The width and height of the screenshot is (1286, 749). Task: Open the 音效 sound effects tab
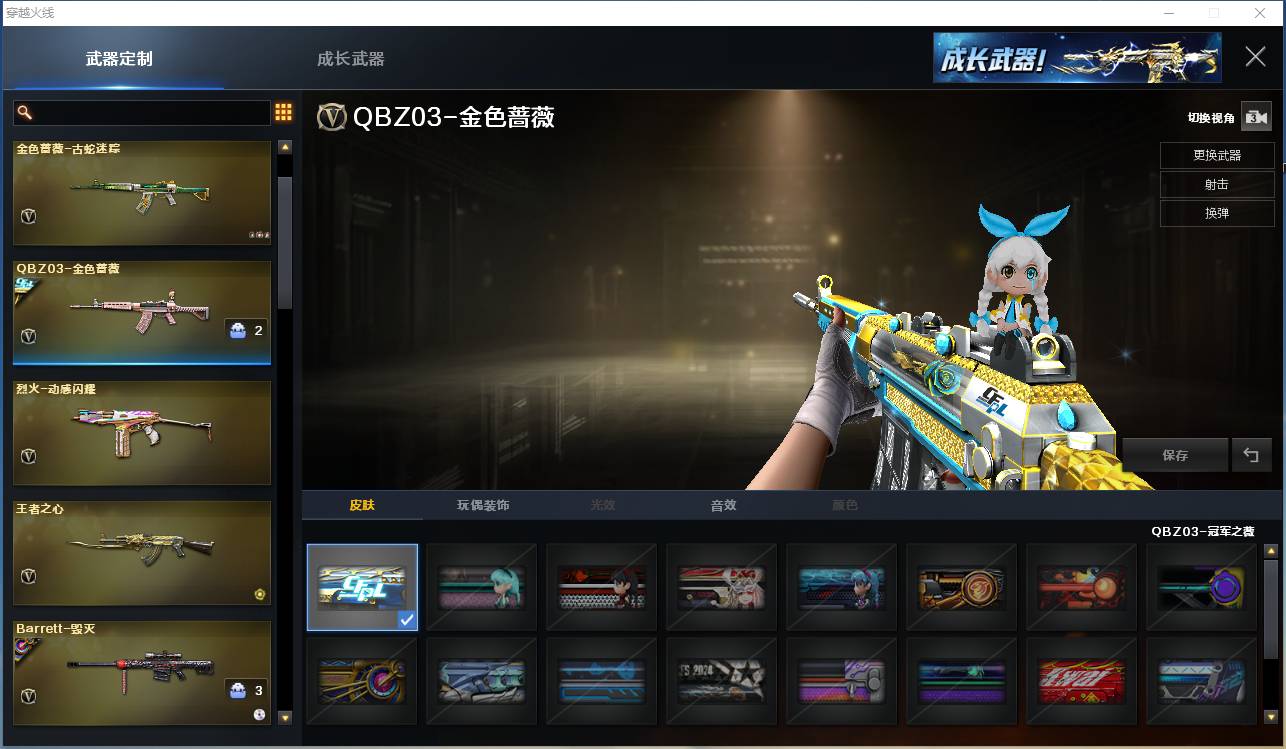tap(722, 506)
